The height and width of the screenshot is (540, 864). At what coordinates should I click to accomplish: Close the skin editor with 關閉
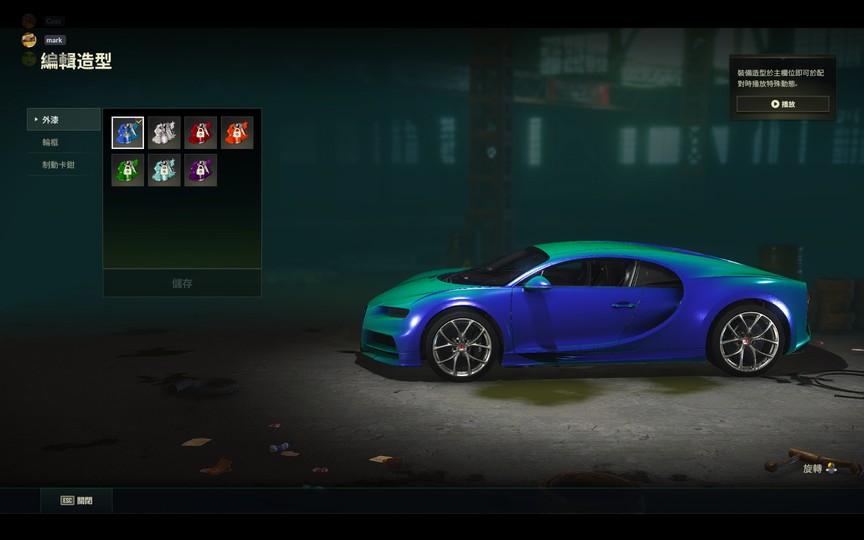(77, 500)
